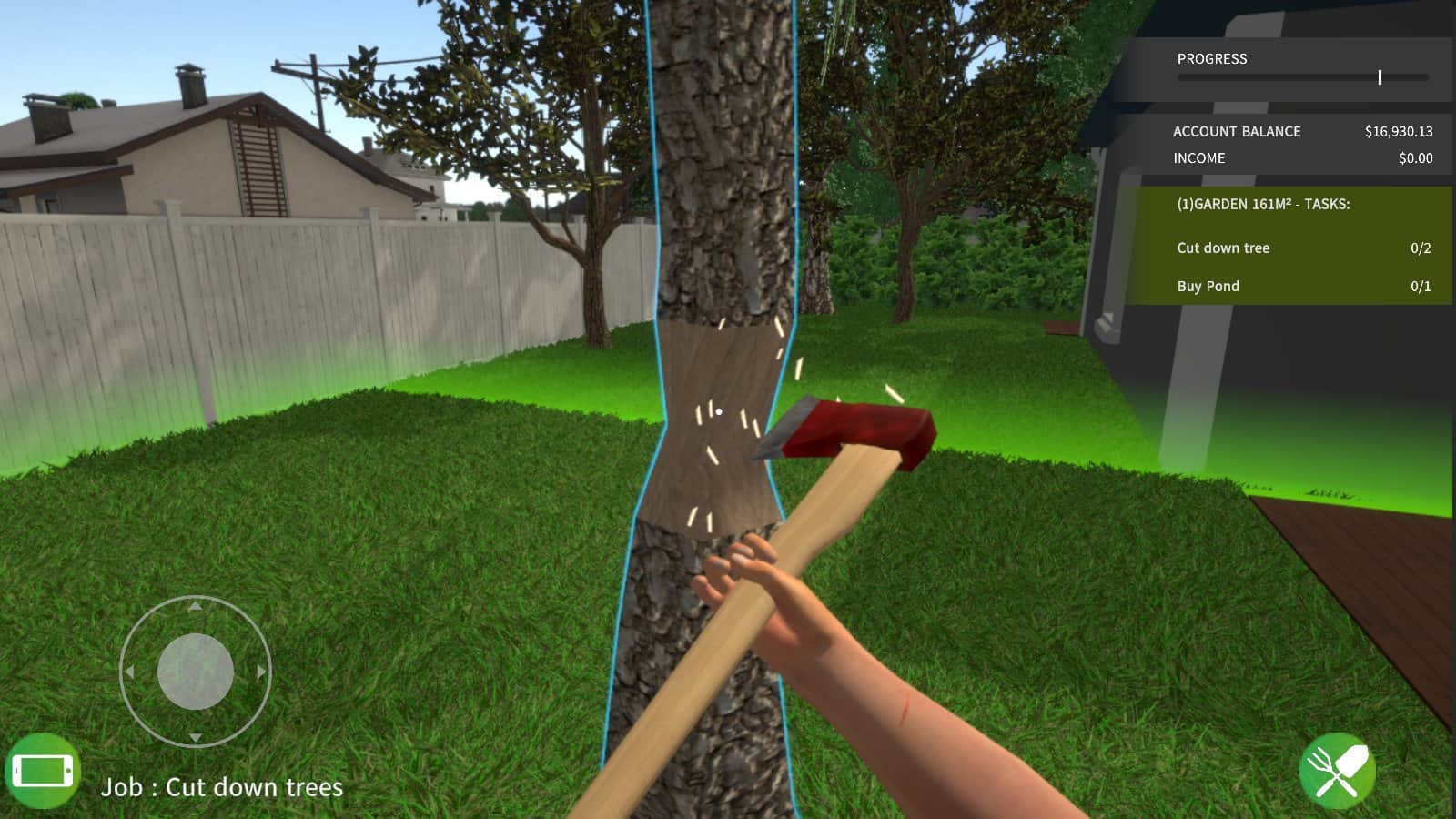The width and height of the screenshot is (1456, 819).
Task: Expand the GARDEN 161M² TASKS header
Action: point(1264,204)
